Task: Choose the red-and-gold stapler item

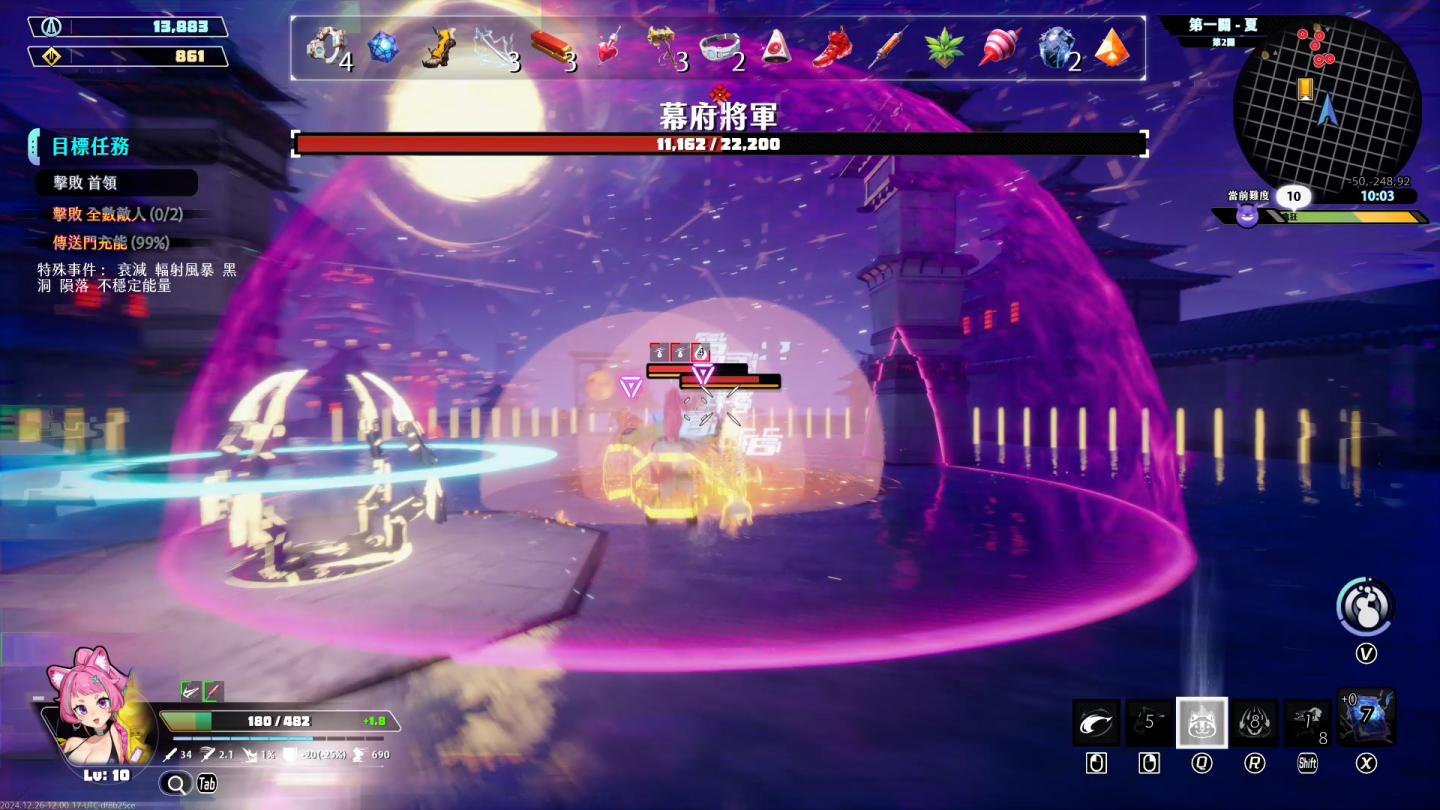Action: click(552, 47)
